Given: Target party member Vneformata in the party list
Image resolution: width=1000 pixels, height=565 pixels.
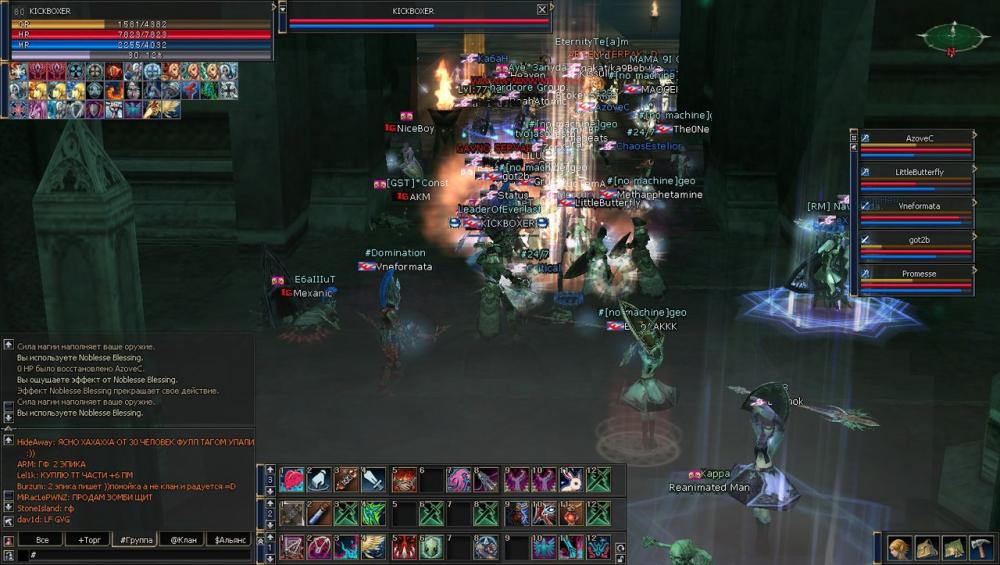Looking at the screenshot, I should (x=919, y=206).
